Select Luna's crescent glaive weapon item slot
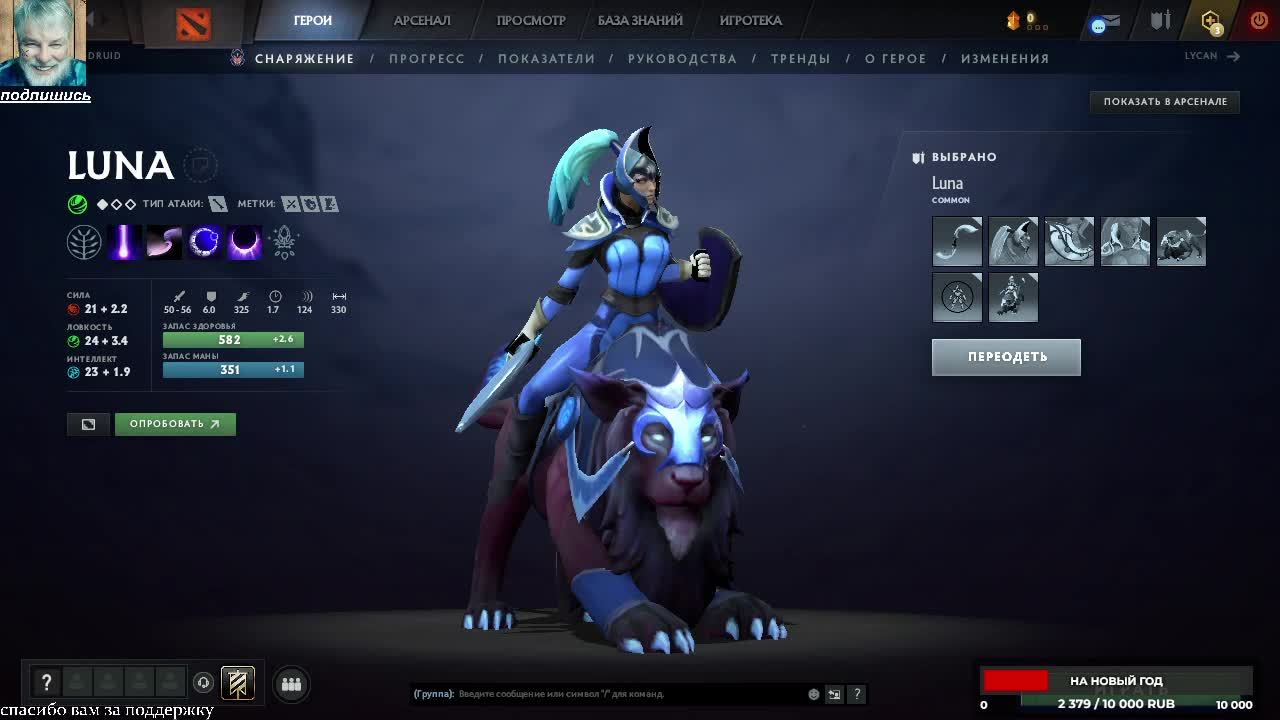Image resolution: width=1280 pixels, height=720 pixels. (x=957, y=242)
